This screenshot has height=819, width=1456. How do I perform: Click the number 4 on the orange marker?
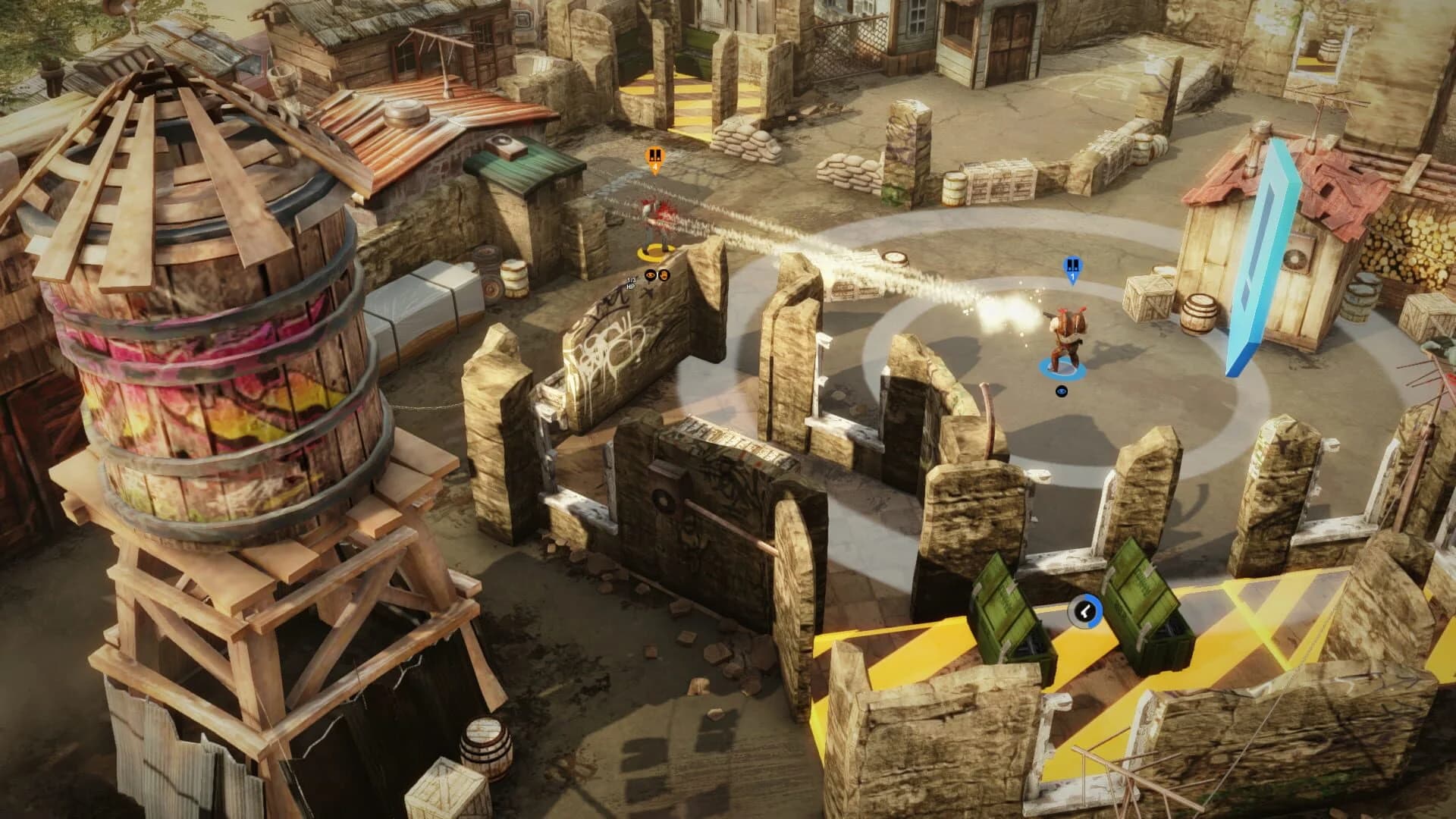[x=655, y=167]
